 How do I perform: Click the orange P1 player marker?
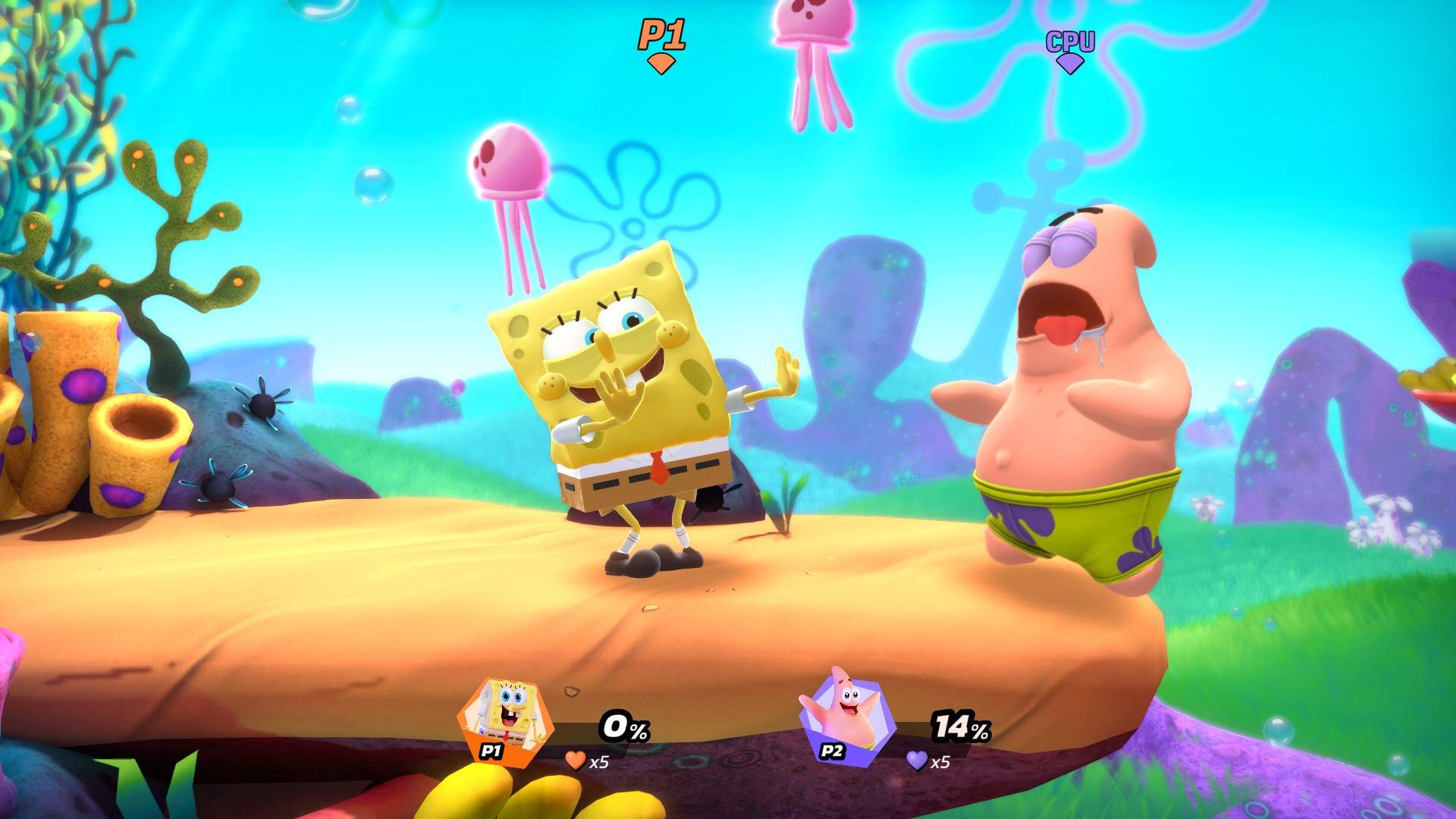click(661, 44)
